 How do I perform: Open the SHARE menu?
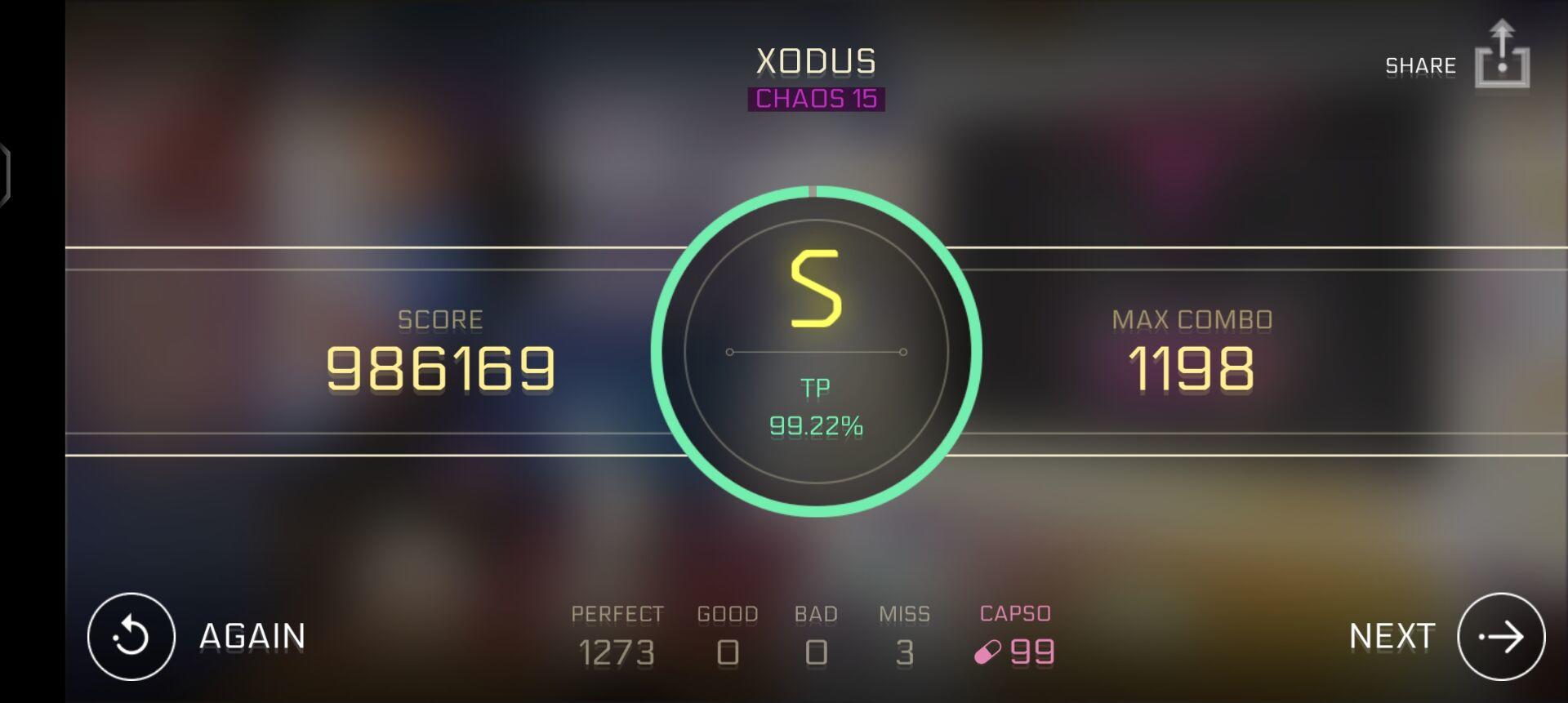1419,65
